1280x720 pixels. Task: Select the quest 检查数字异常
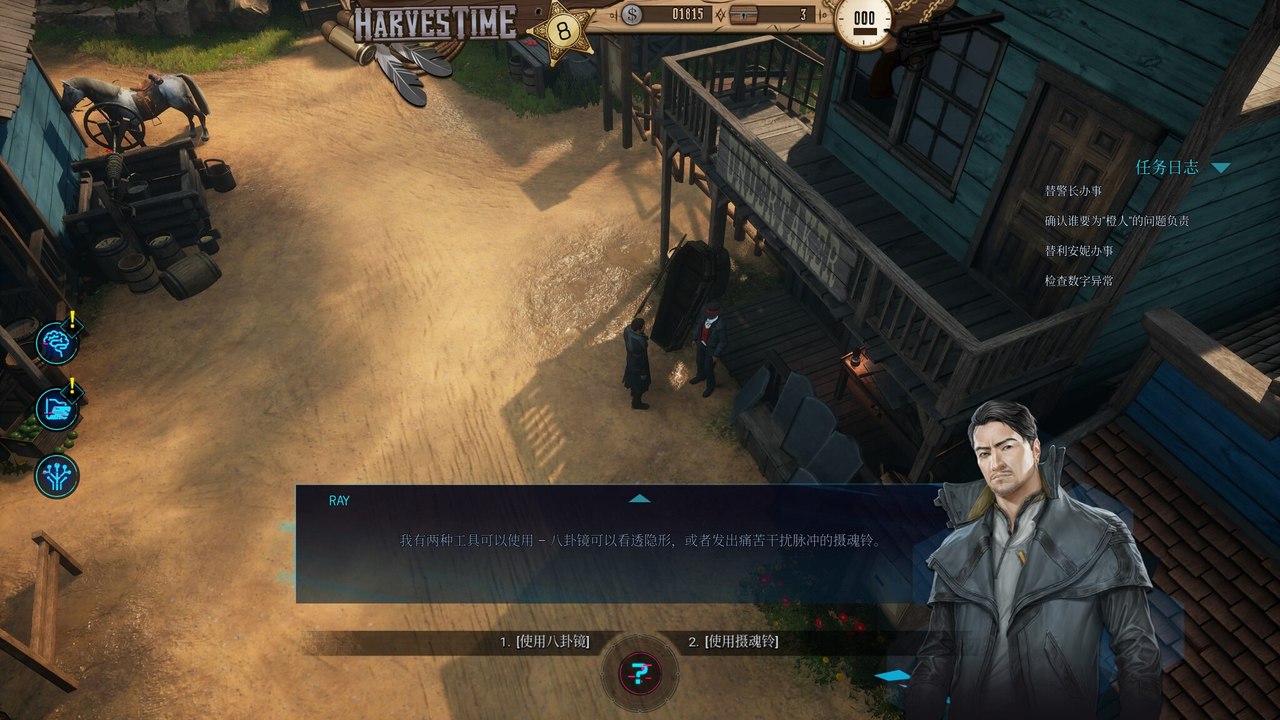1079,281
